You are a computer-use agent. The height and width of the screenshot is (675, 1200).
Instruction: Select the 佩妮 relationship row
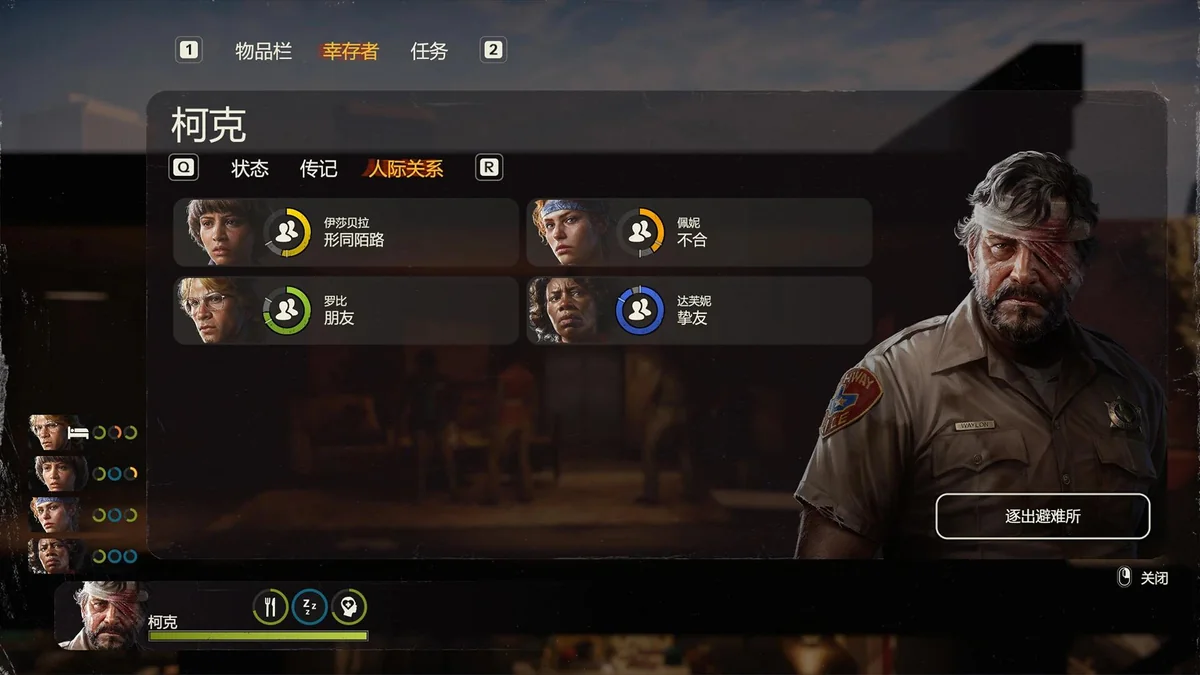pos(699,232)
